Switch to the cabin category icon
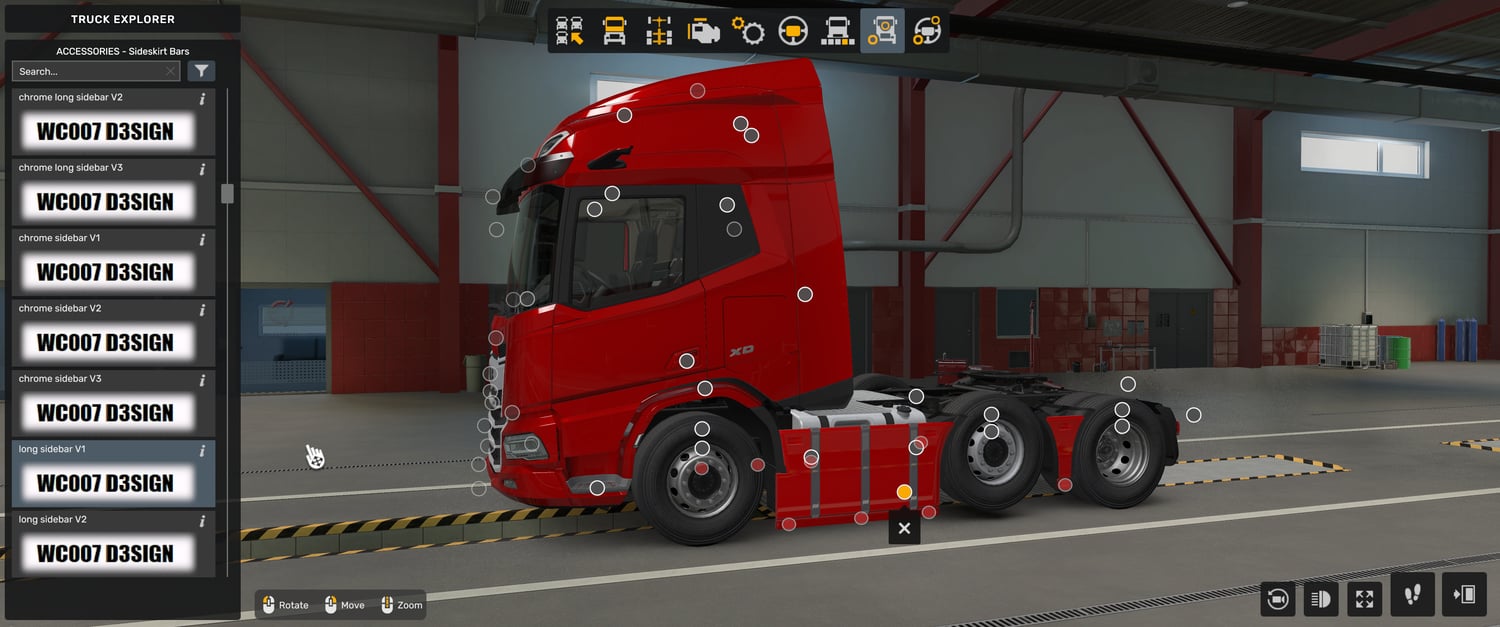The width and height of the screenshot is (1500, 627). (614, 31)
